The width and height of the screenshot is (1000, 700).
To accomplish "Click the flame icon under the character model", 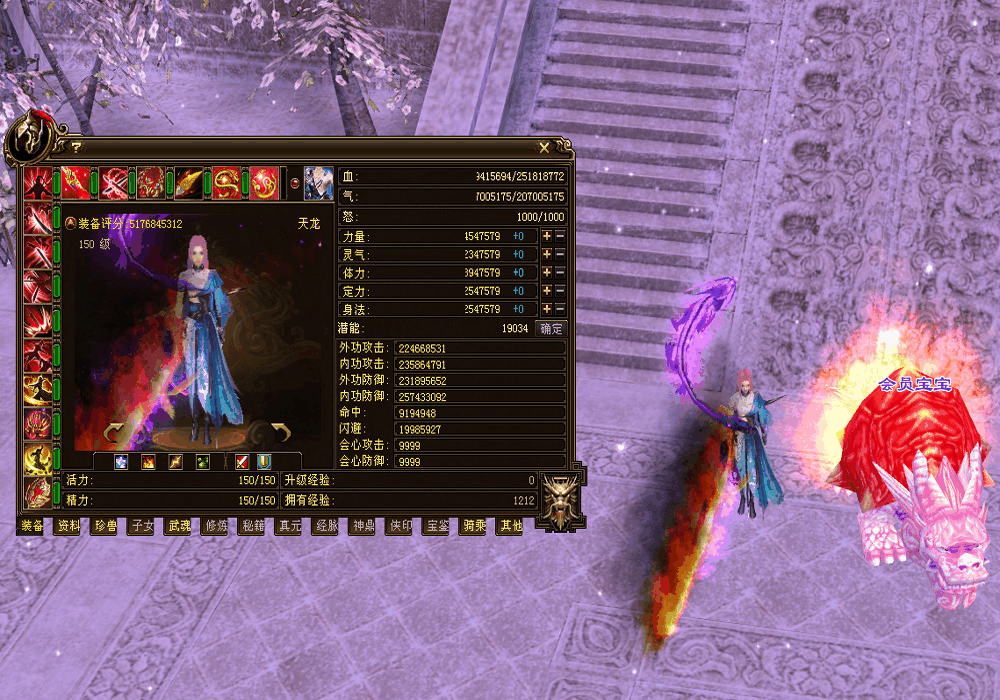I will tap(148, 462).
